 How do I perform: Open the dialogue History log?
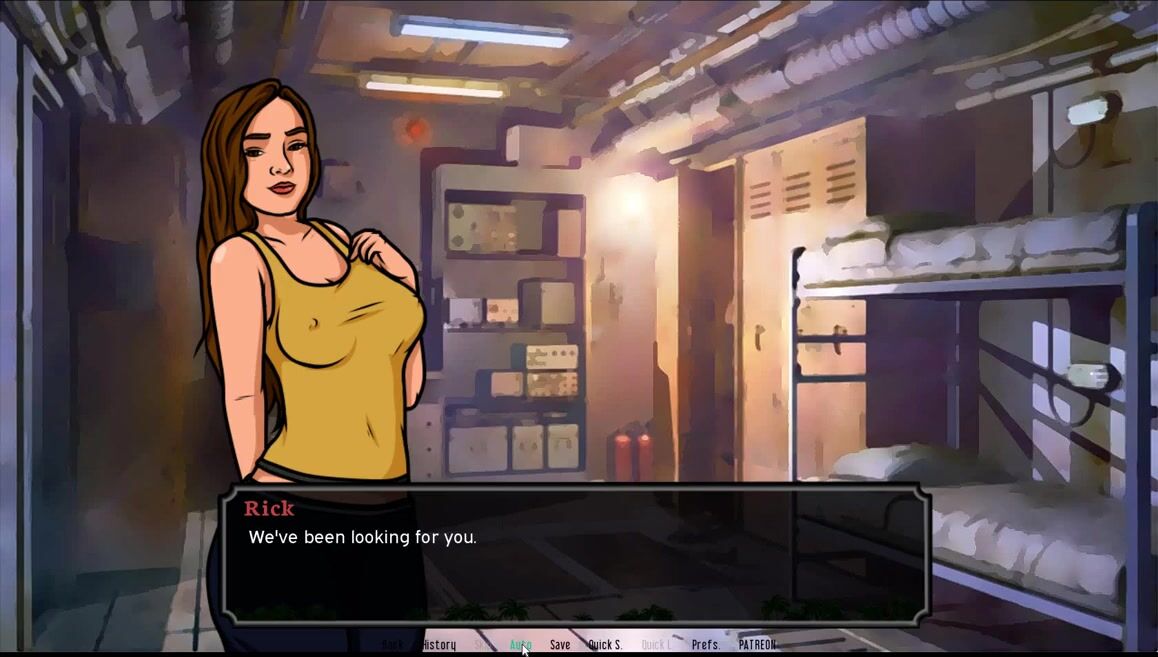click(439, 645)
